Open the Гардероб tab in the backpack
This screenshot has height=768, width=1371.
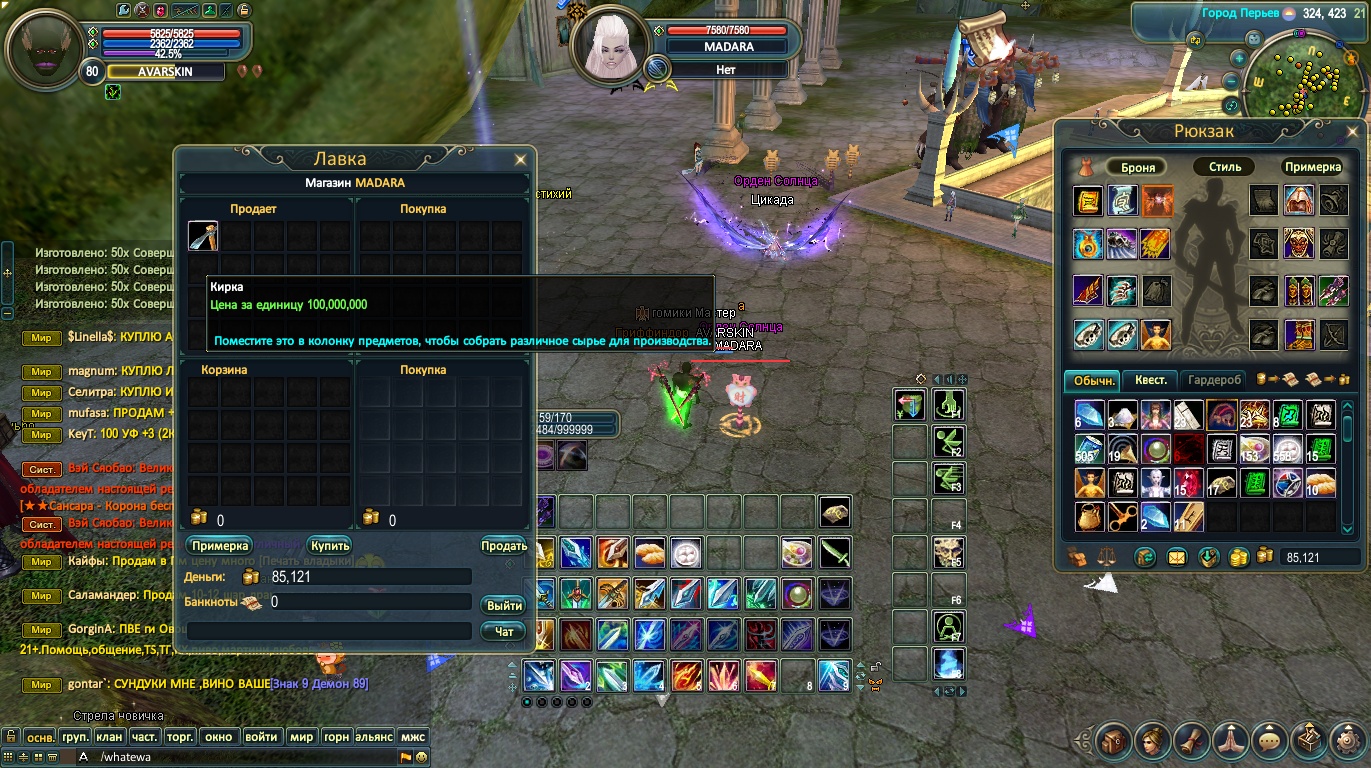coord(1215,380)
